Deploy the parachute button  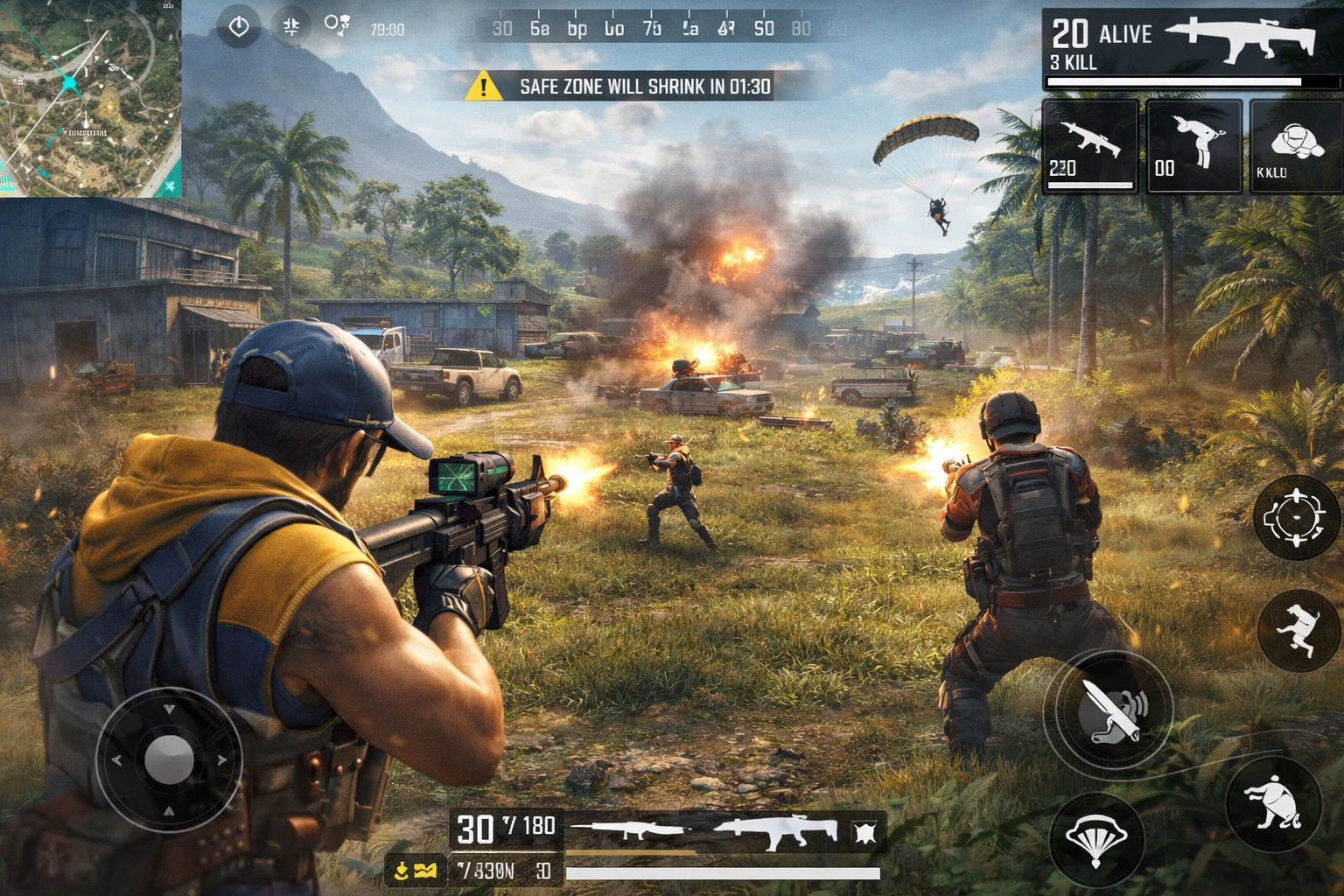coord(1095,840)
